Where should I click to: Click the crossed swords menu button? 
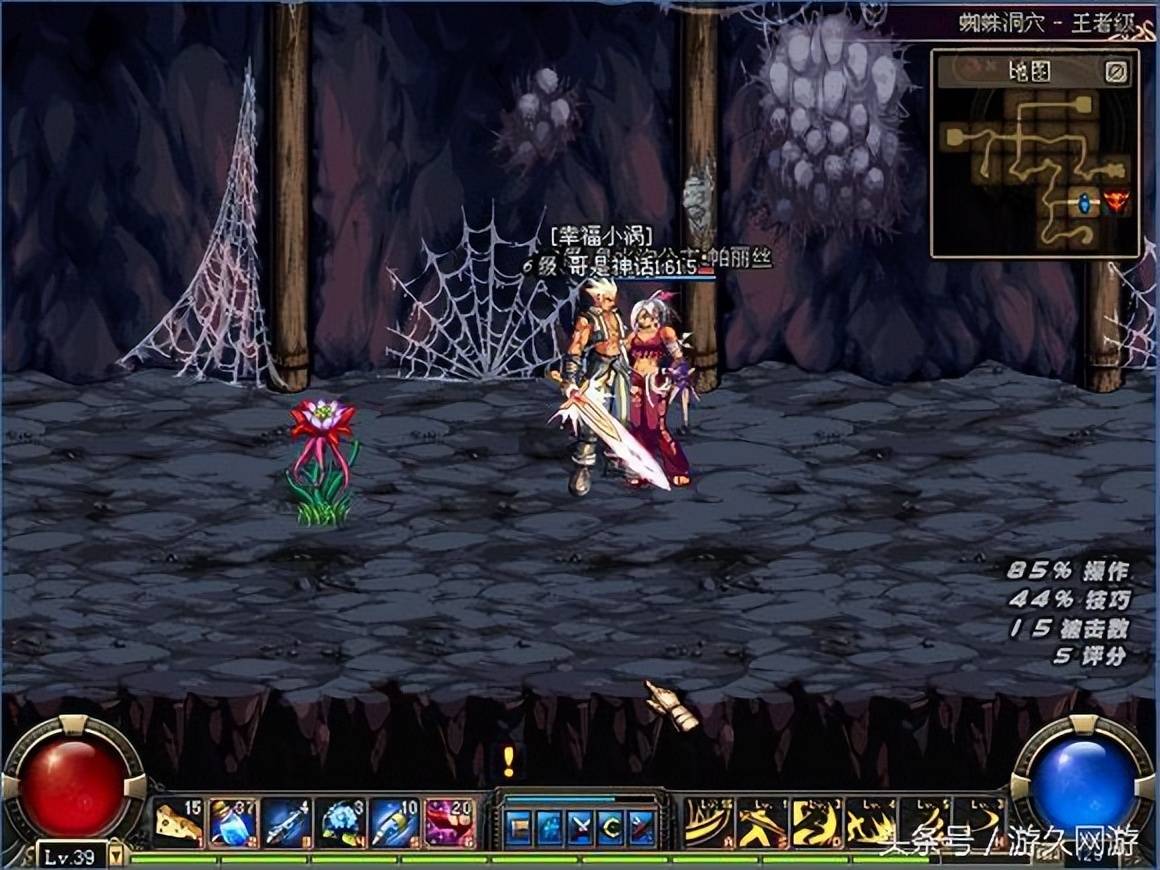(580, 827)
